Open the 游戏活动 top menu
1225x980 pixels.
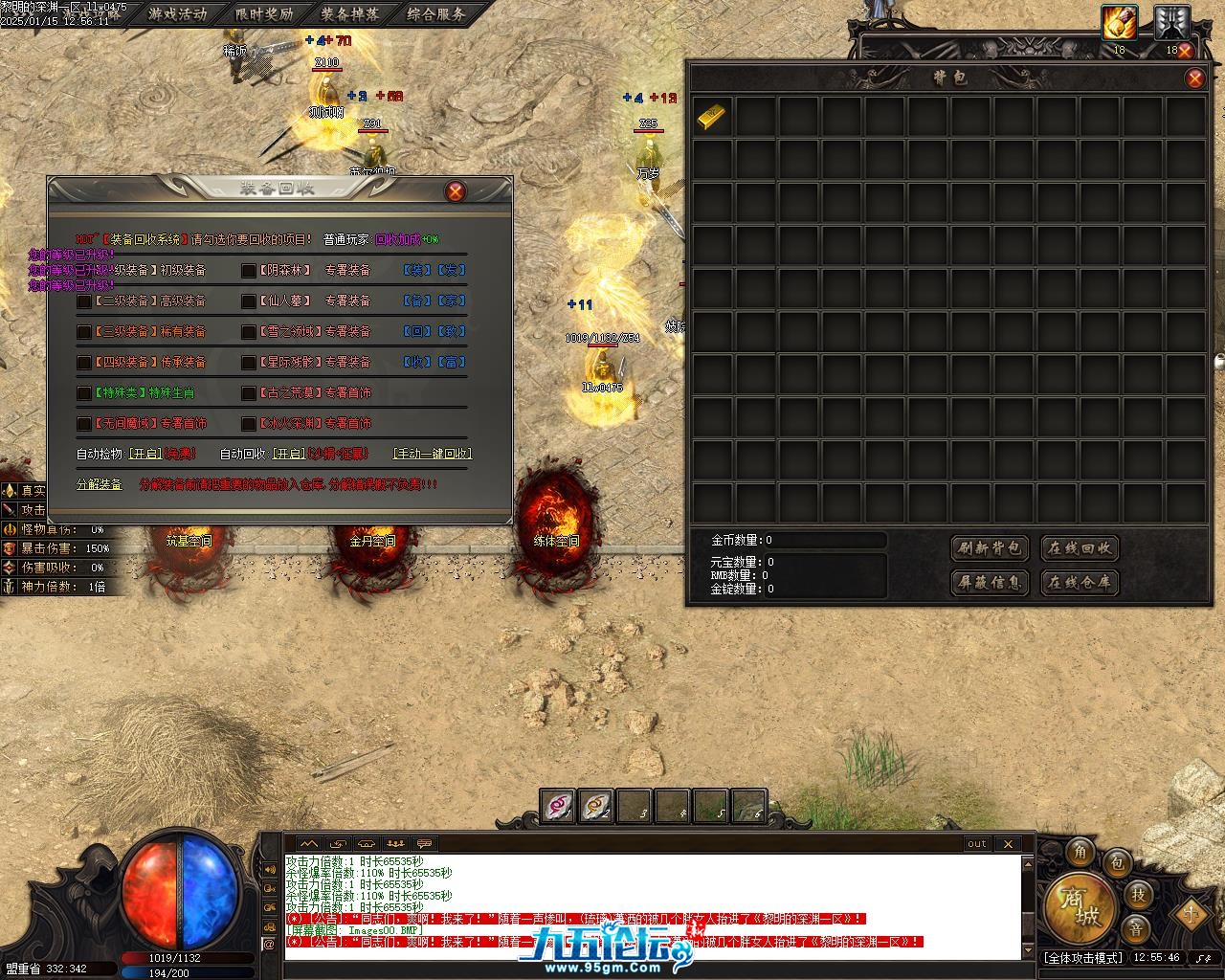point(177,13)
